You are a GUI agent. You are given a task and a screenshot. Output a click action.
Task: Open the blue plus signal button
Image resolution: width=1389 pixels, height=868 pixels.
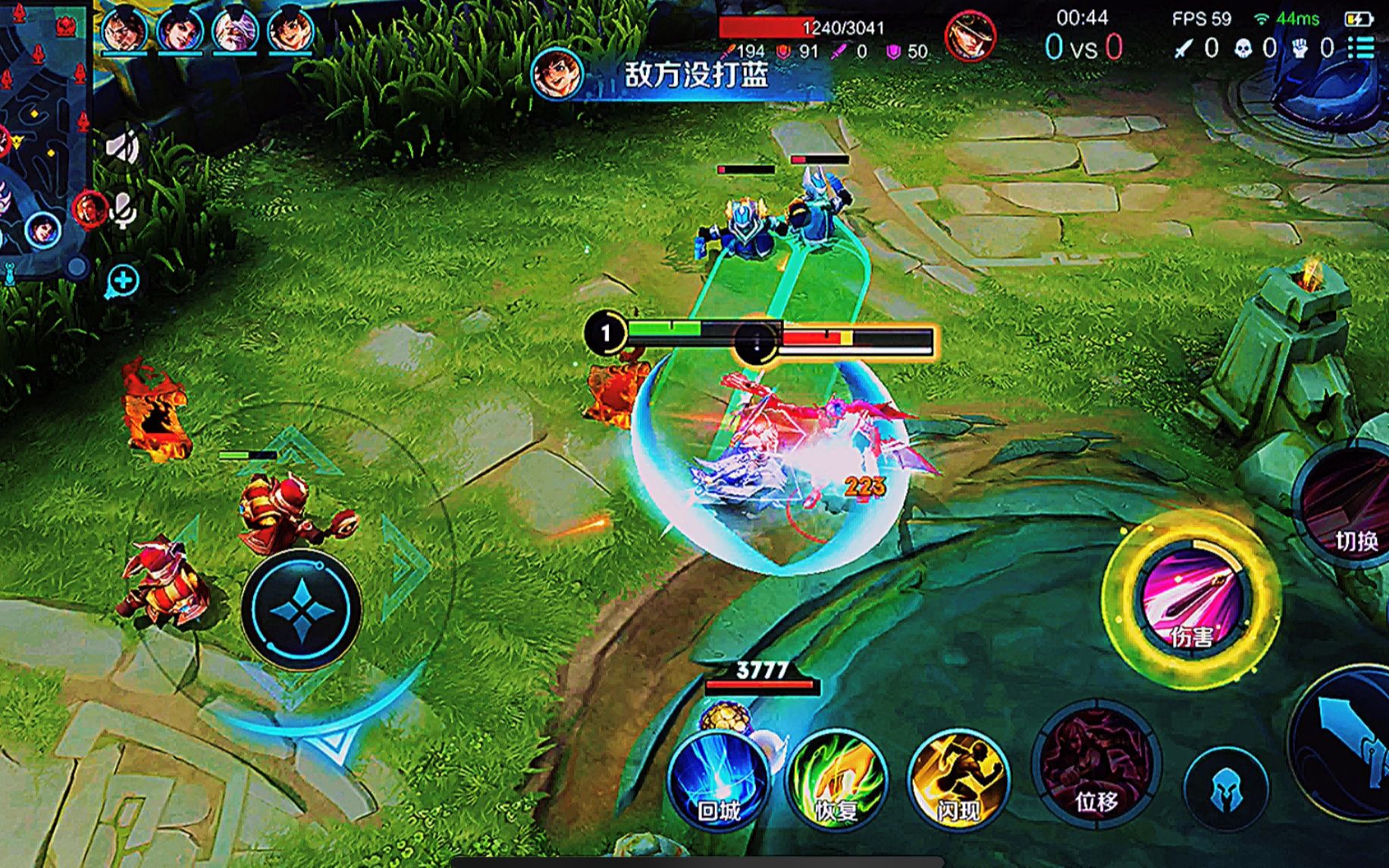point(123,281)
